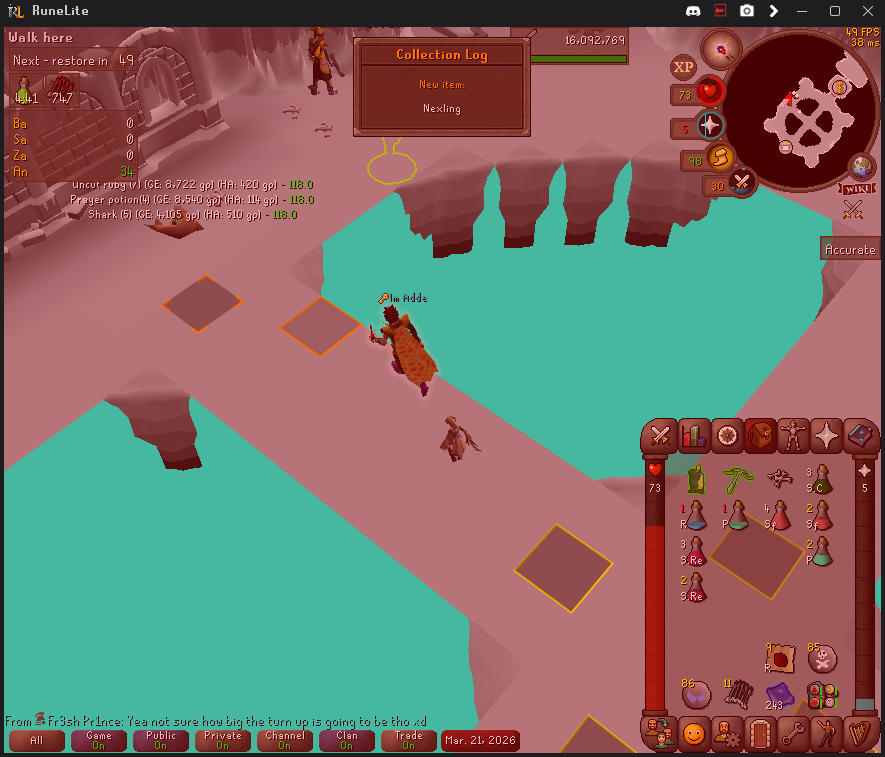Open the Music harp tab
Image resolution: width=885 pixels, height=757 pixels.
click(x=859, y=734)
